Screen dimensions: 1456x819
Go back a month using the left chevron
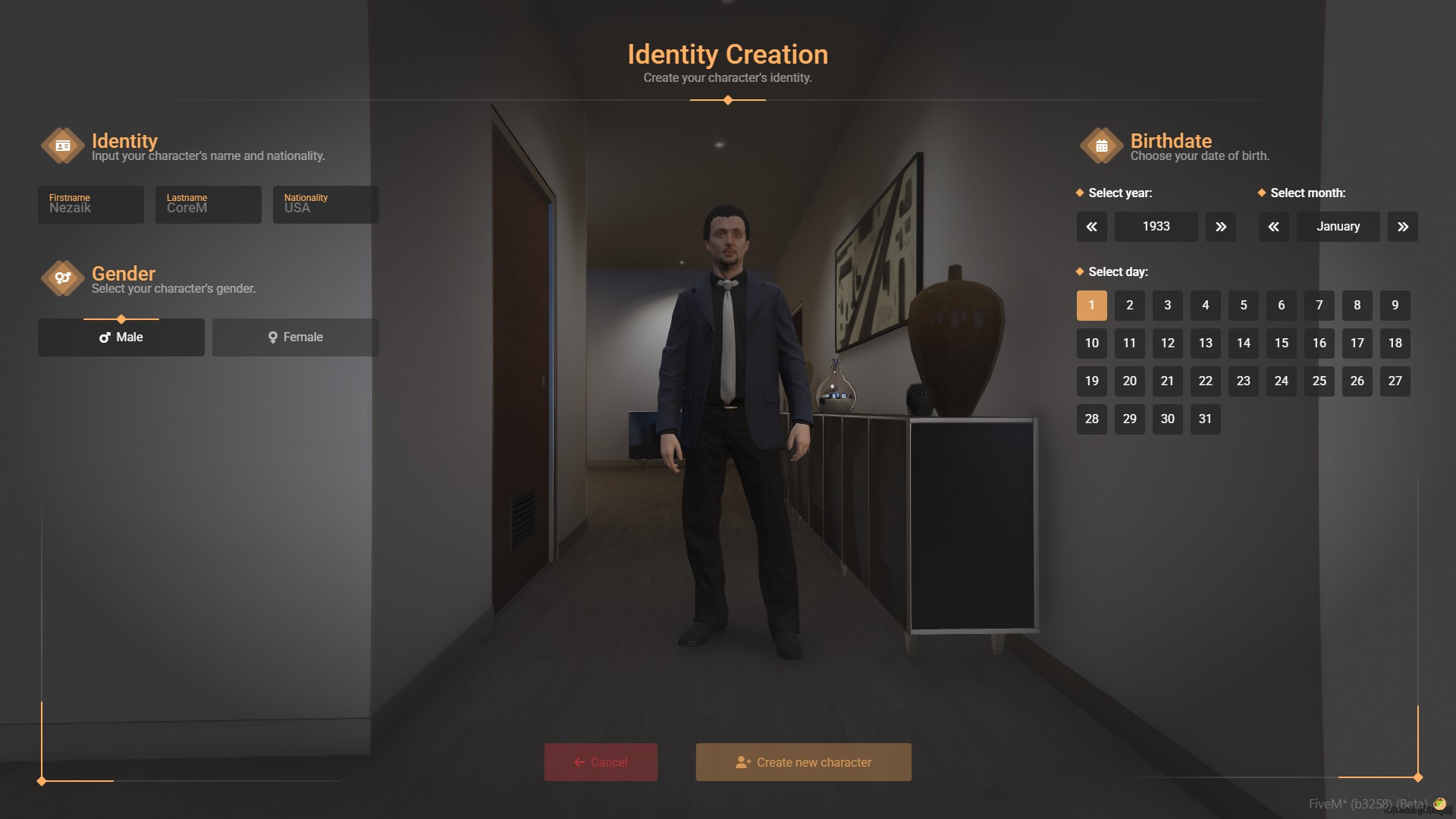[x=1274, y=226]
